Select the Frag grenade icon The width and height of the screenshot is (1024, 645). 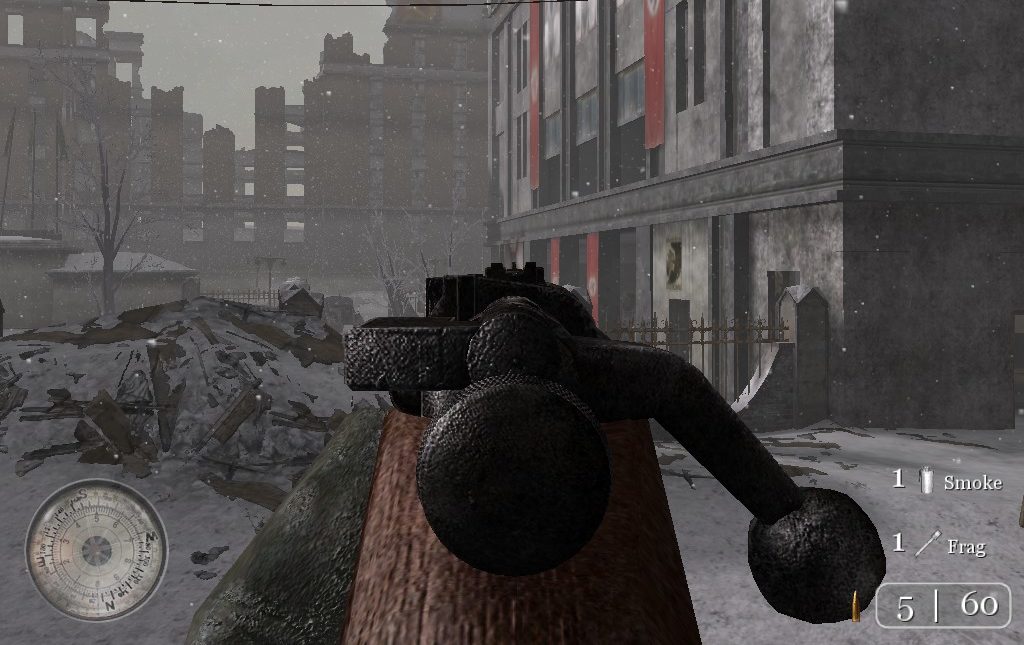pyautogui.click(x=927, y=545)
